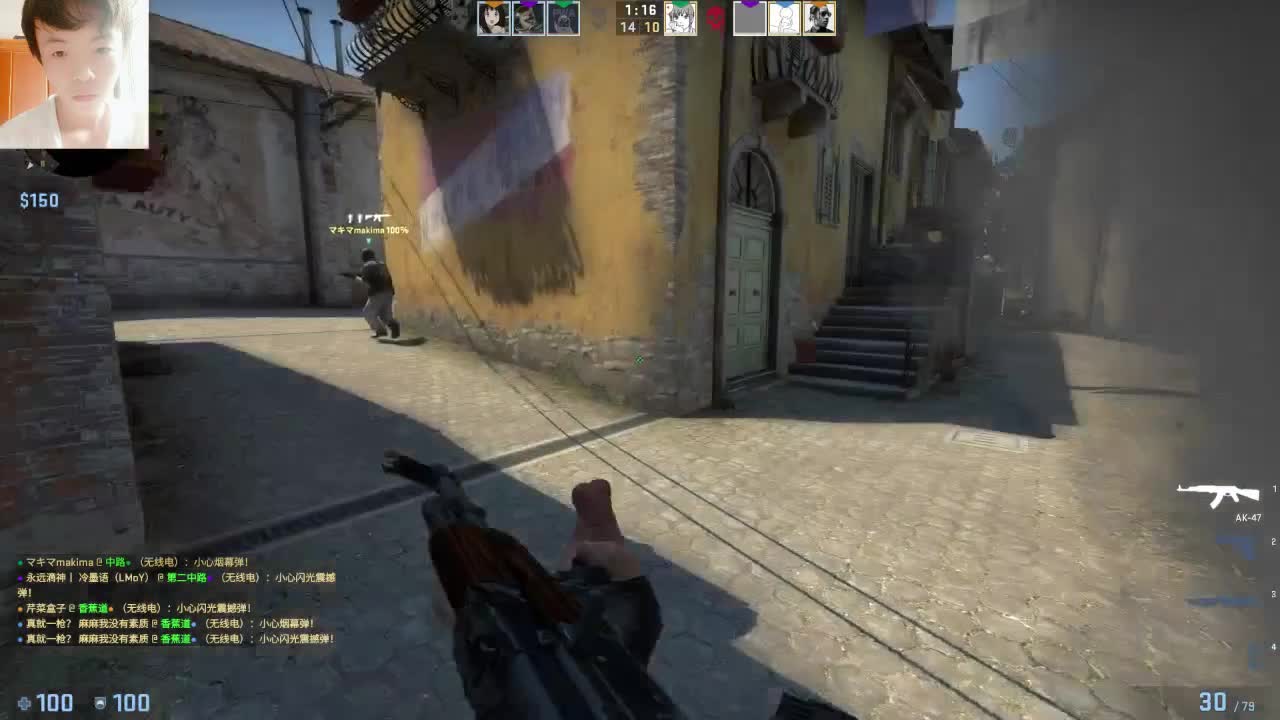Click the makima 100% nametag above the player
This screenshot has width=1280, height=720.
(x=369, y=228)
